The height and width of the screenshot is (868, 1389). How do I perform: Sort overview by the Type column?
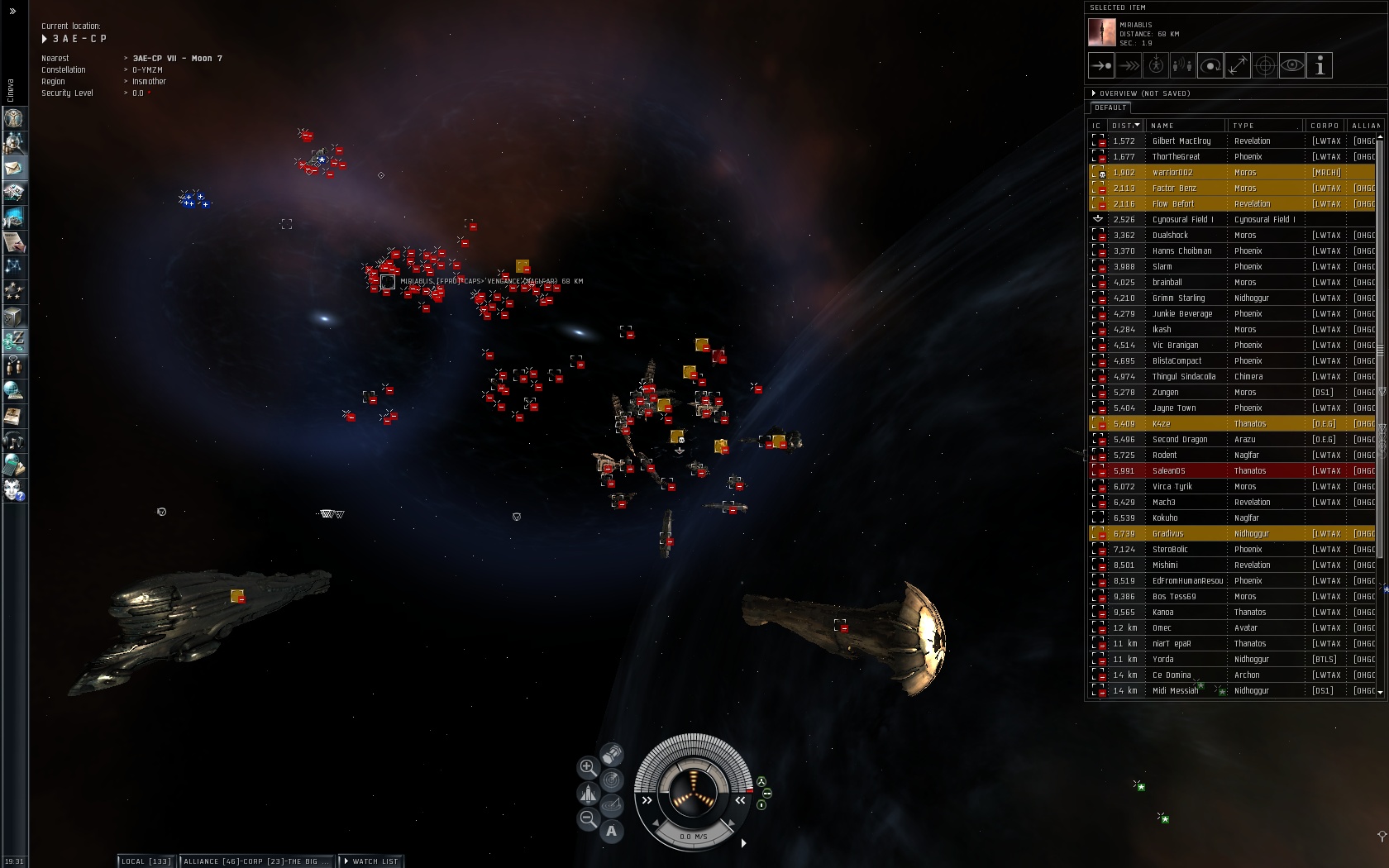pos(1264,126)
